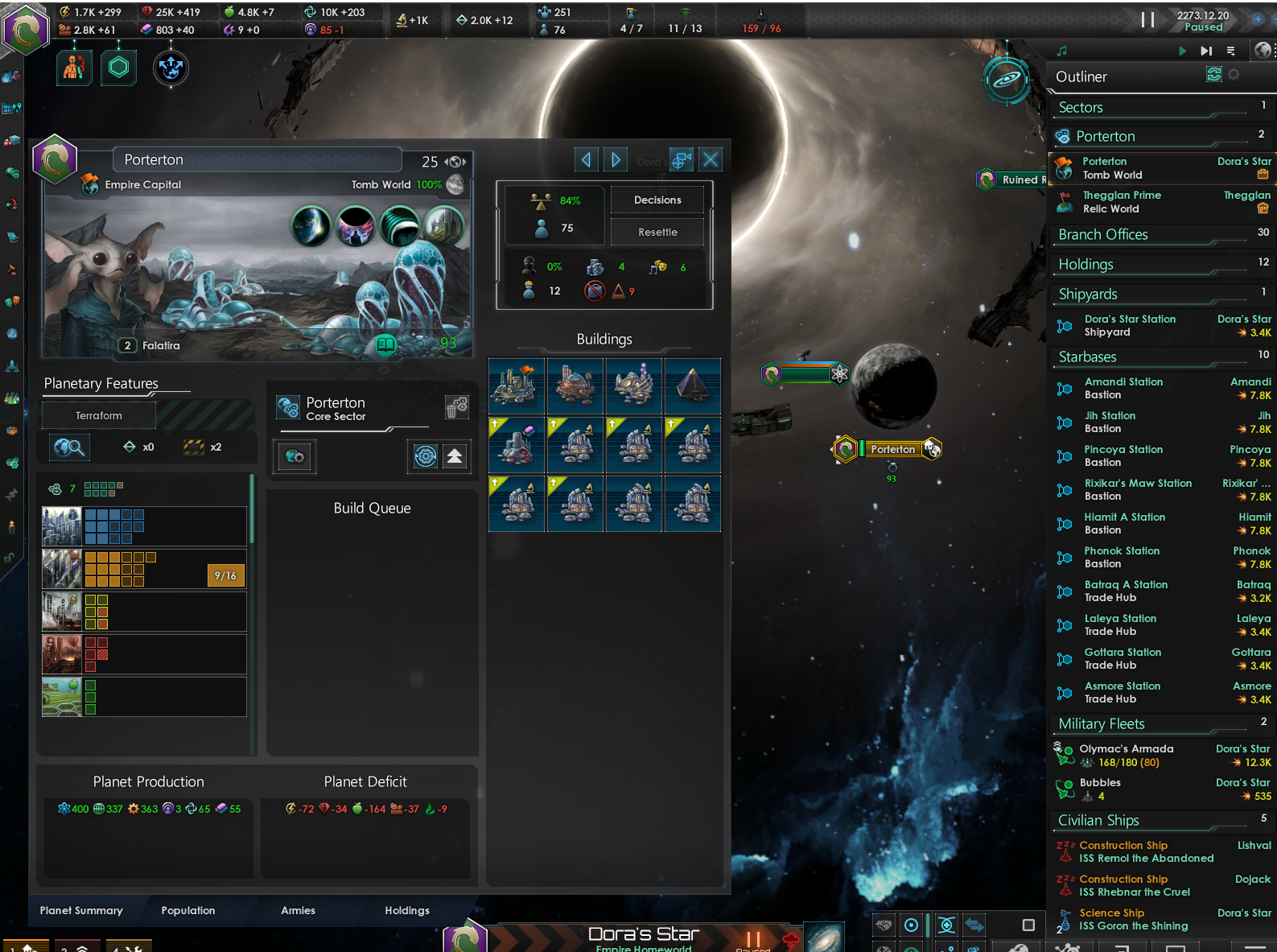
Task: Open the species/leaders panel icon top left
Action: pos(74,68)
